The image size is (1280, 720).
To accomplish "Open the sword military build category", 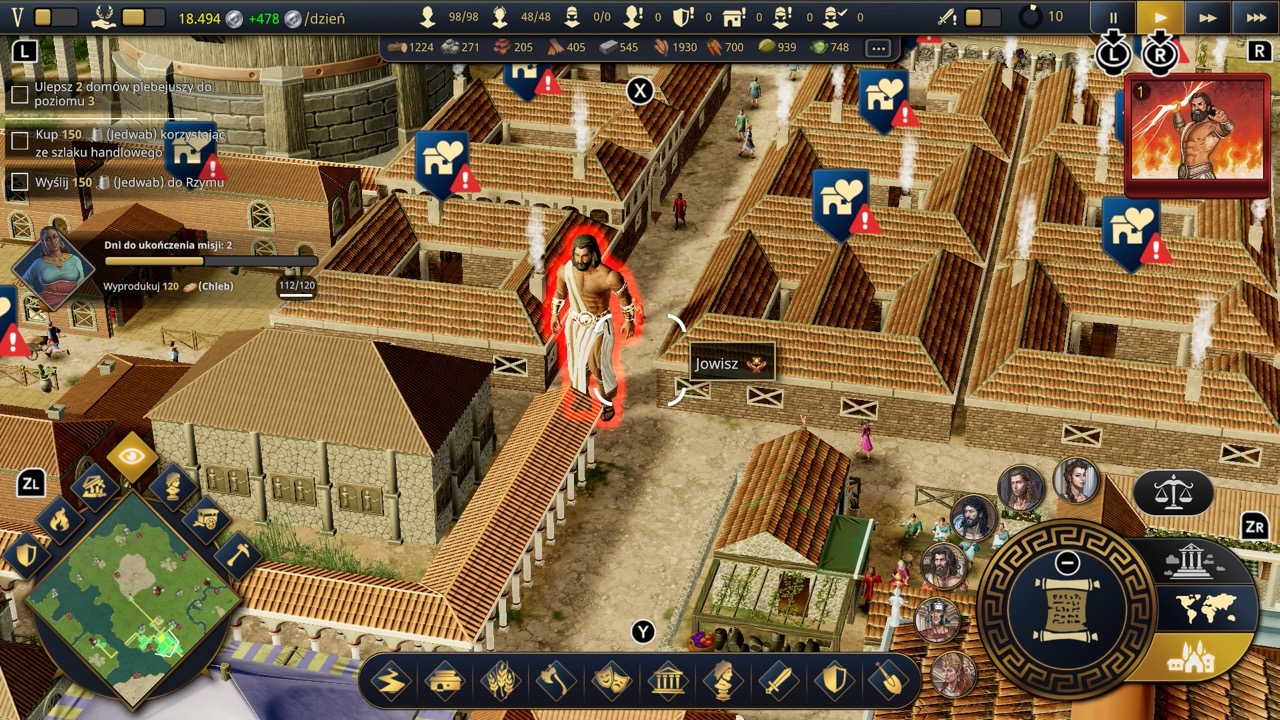I will pos(777,682).
